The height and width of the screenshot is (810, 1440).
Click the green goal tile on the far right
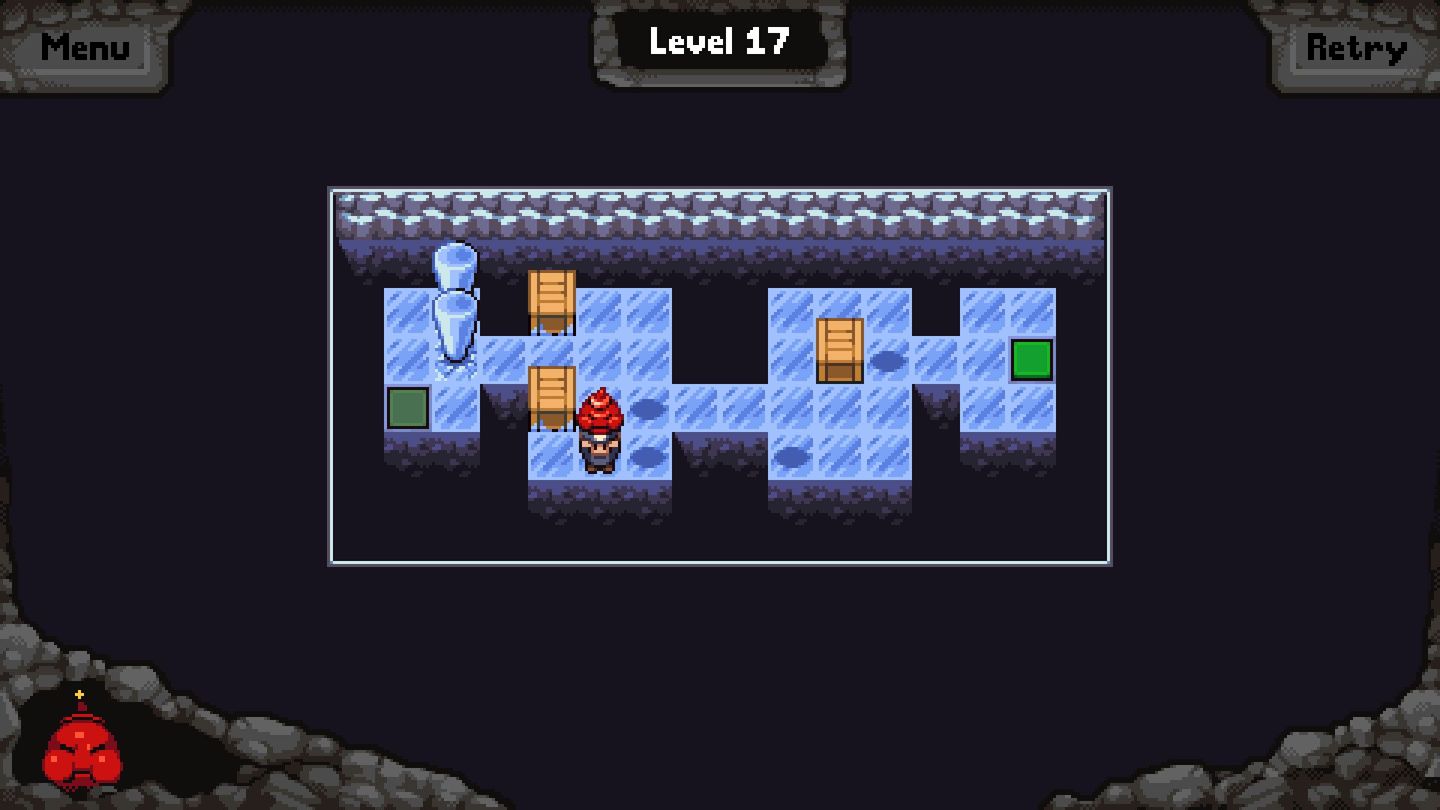1031,358
